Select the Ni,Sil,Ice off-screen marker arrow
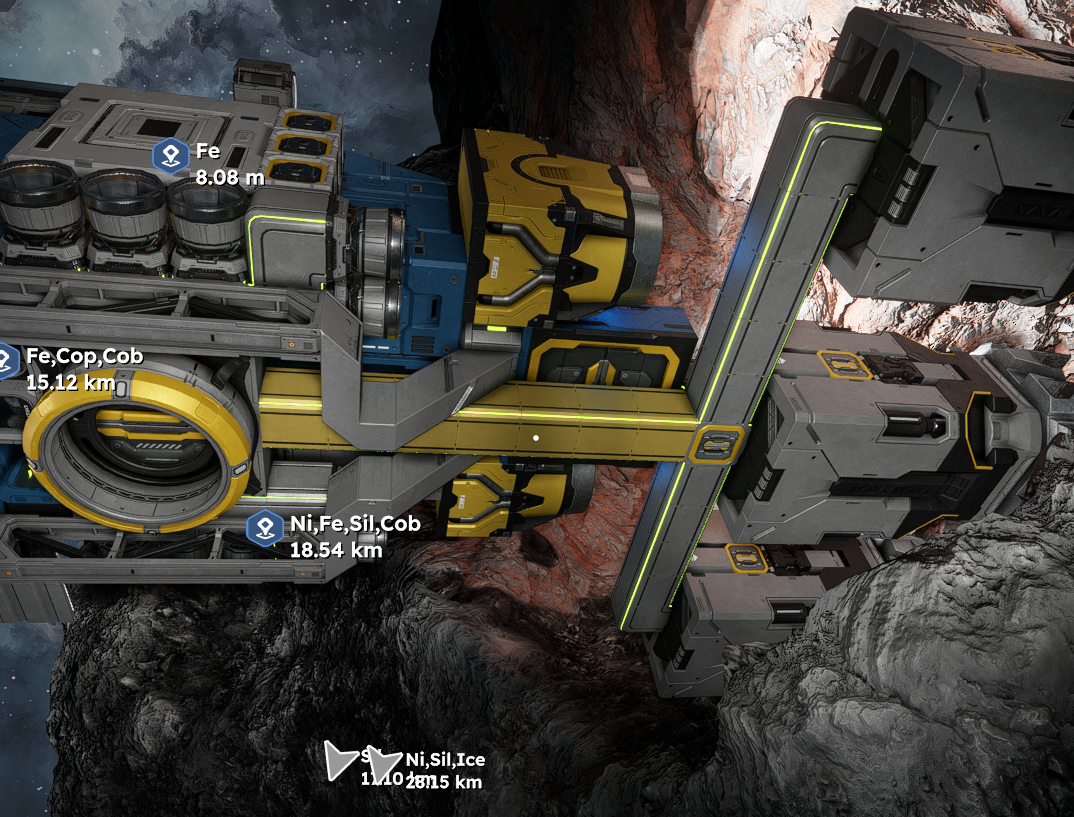The width and height of the screenshot is (1074, 817). [385, 765]
